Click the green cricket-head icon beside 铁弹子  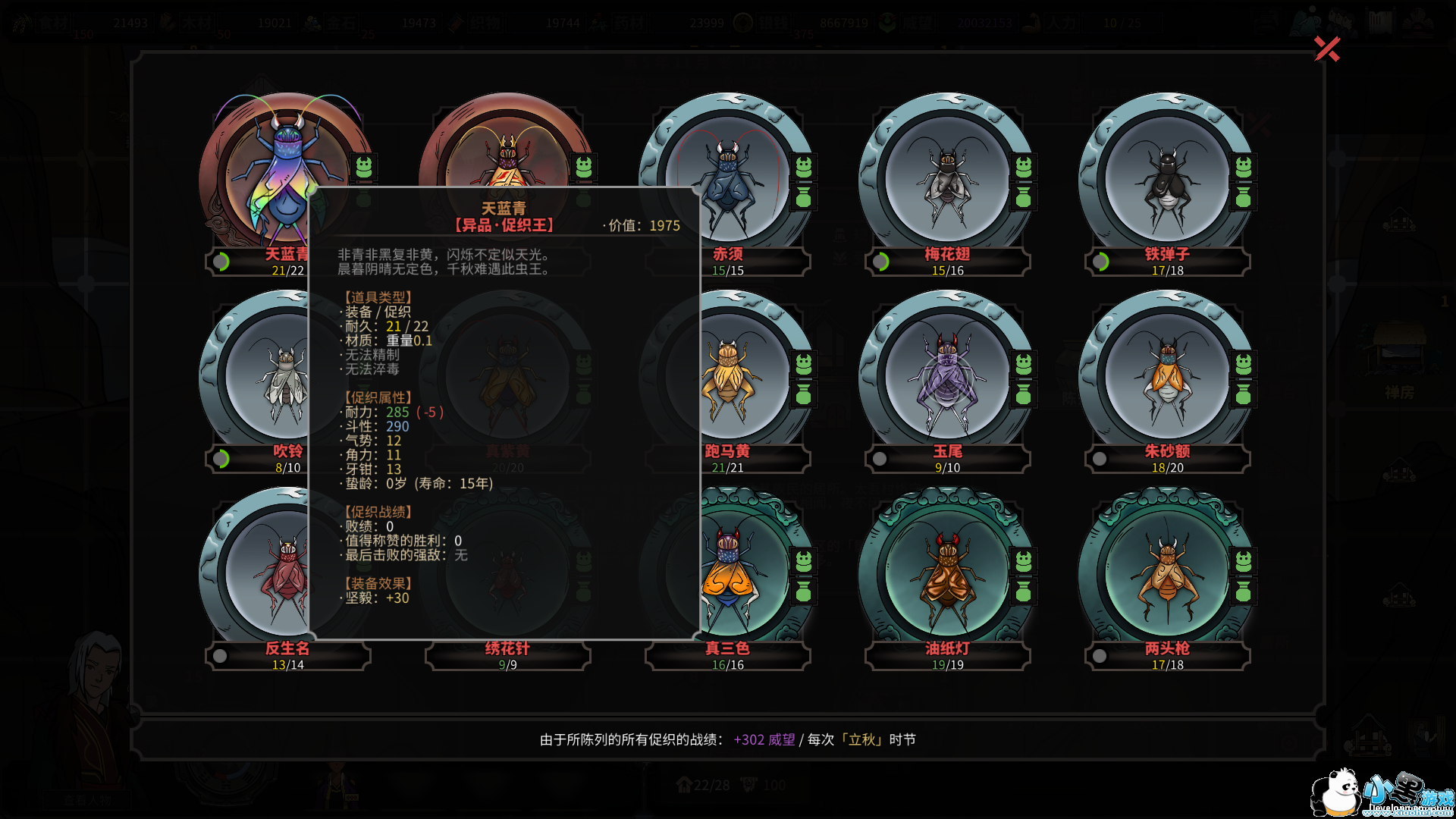click(1244, 166)
